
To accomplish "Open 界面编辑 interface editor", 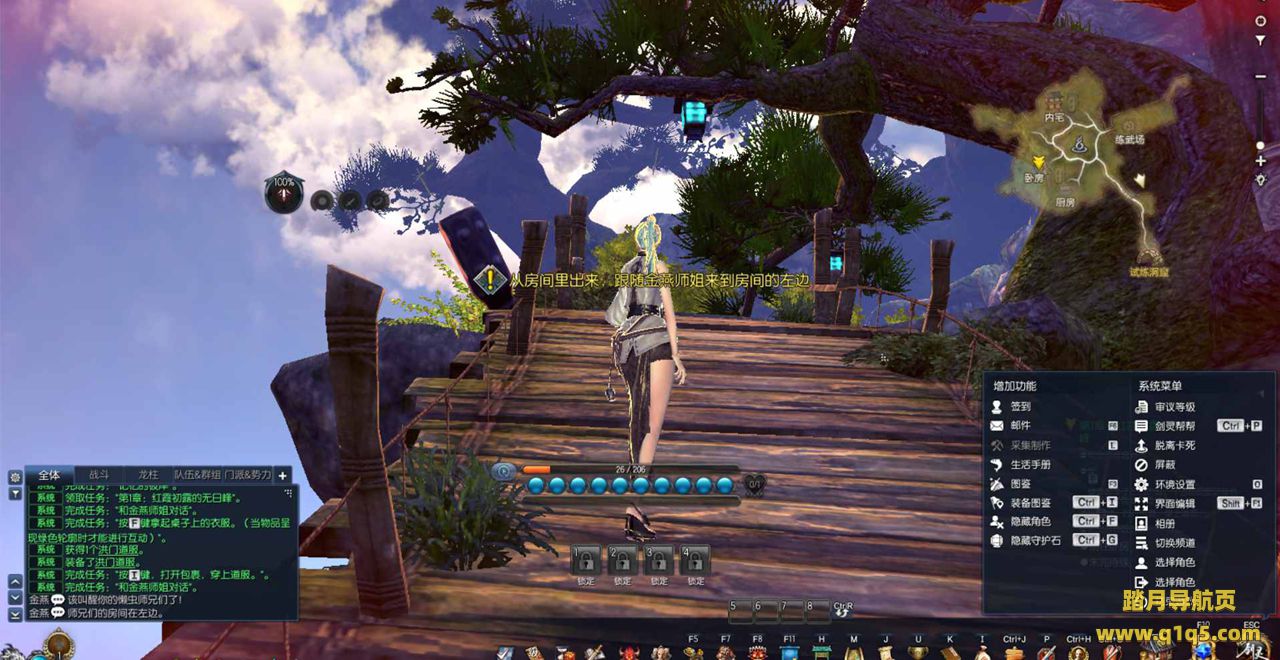I will [1174, 504].
